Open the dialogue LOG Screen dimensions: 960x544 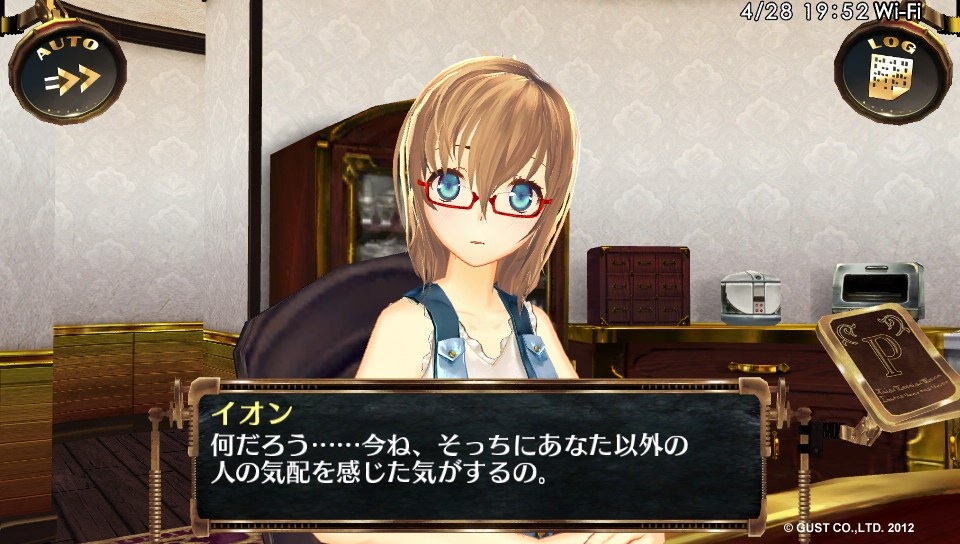(x=893, y=71)
